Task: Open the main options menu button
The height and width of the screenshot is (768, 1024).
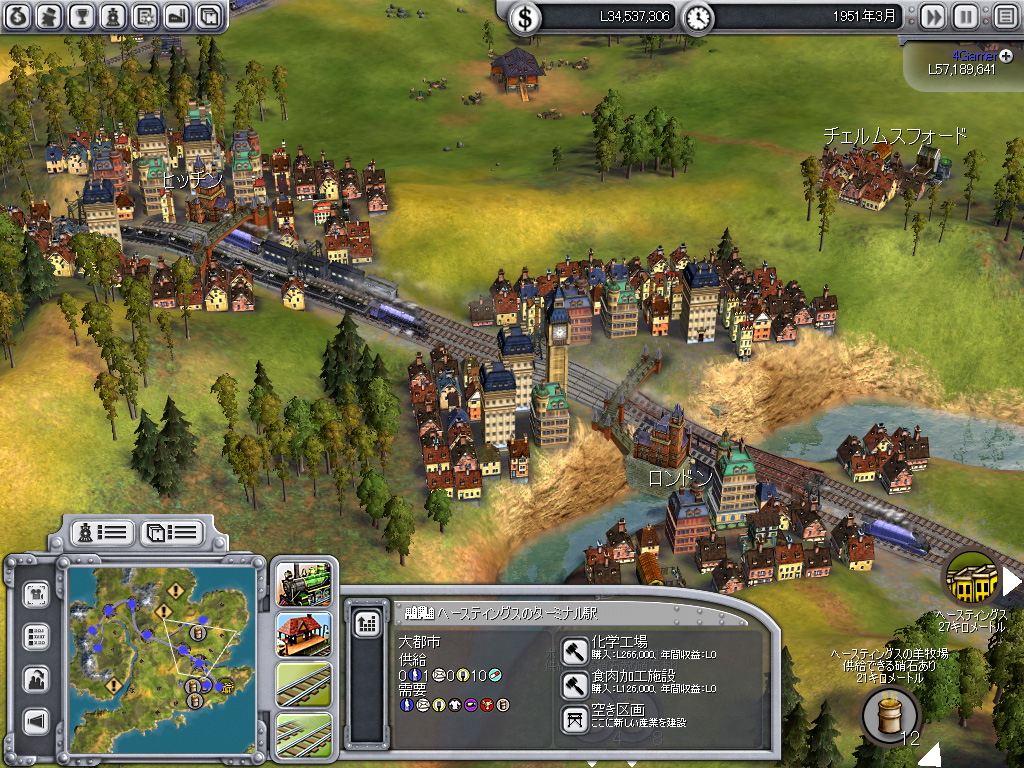Action: click(x=1003, y=17)
